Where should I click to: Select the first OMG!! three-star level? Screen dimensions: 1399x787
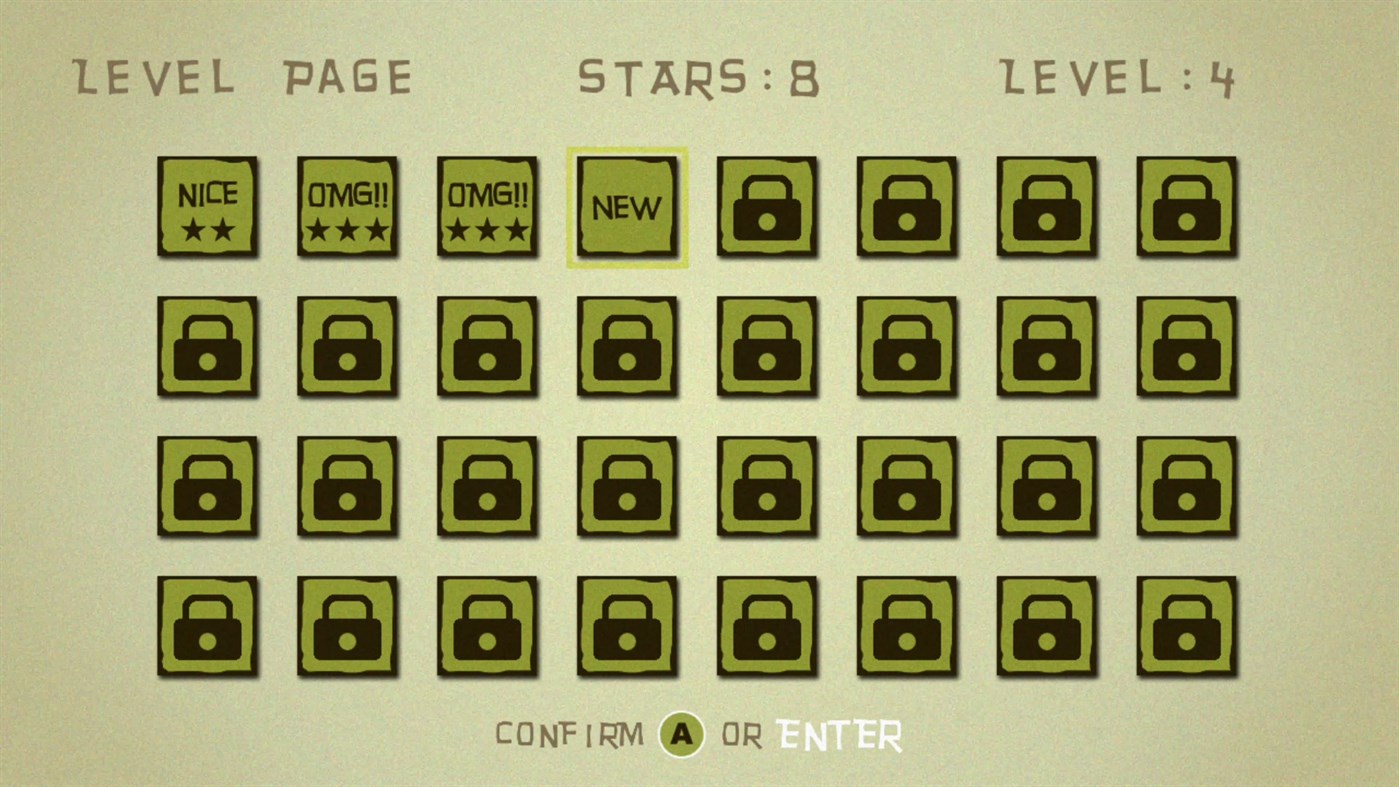tap(347, 206)
